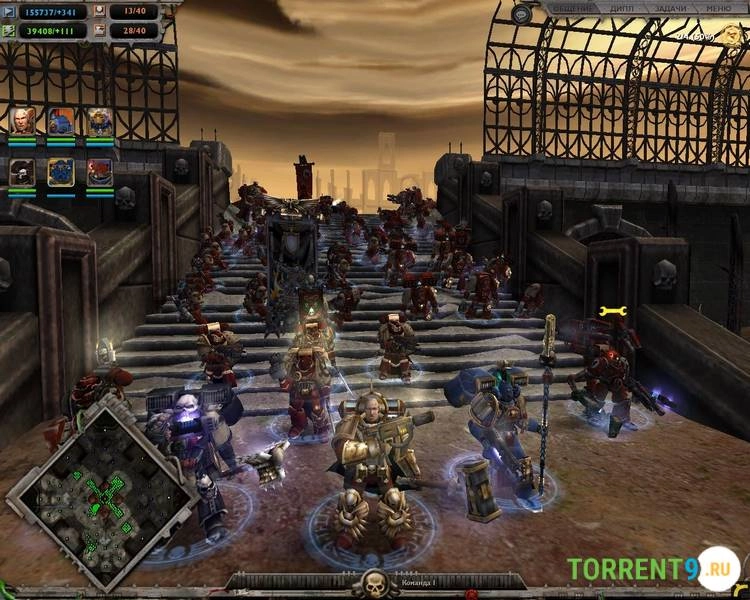The height and width of the screenshot is (600, 750).
Task: Open the Дипл diplomacy panel
Action: [622, 9]
